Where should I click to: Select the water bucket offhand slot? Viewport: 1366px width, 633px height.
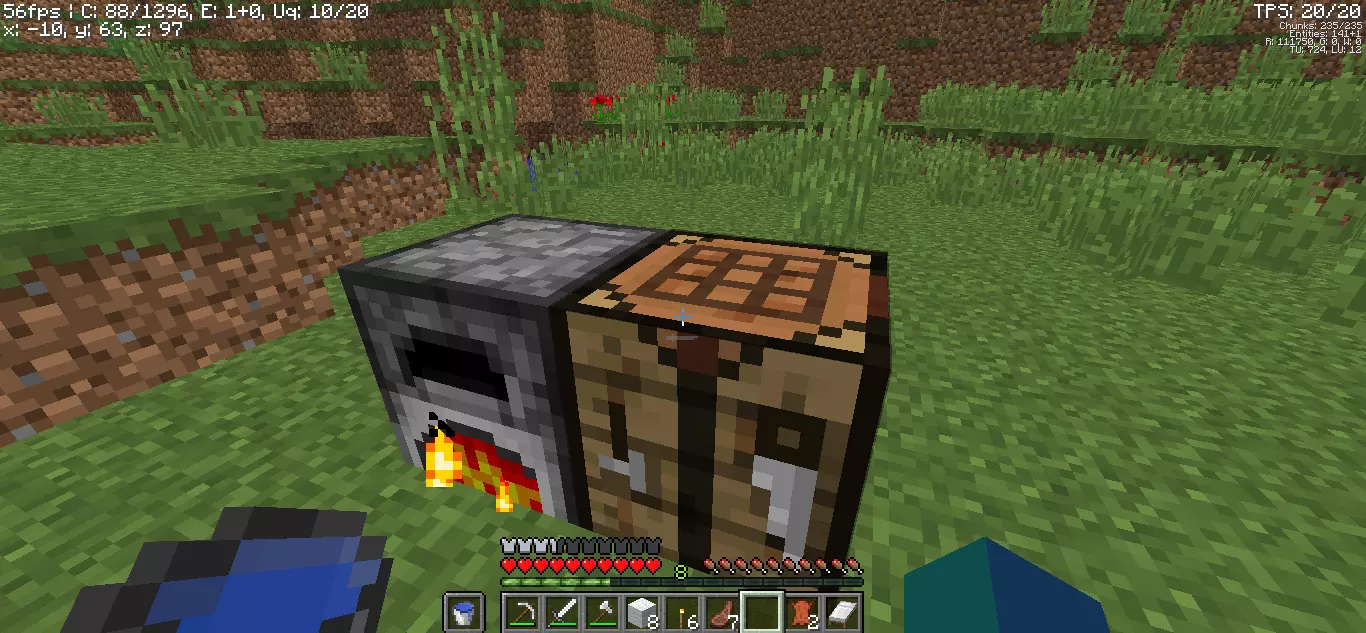(463, 612)
